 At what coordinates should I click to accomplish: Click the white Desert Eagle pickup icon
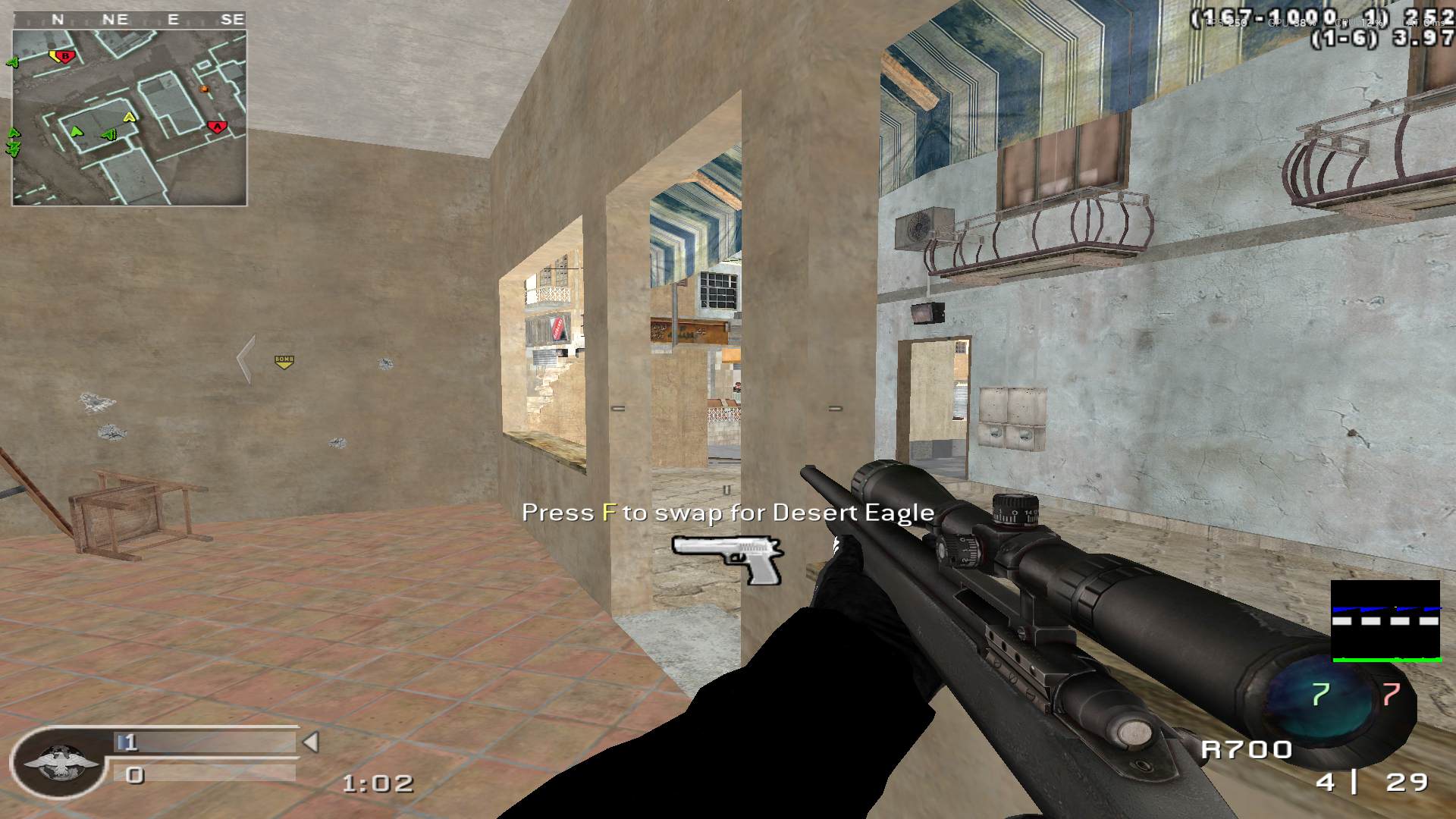click(726, 557)
